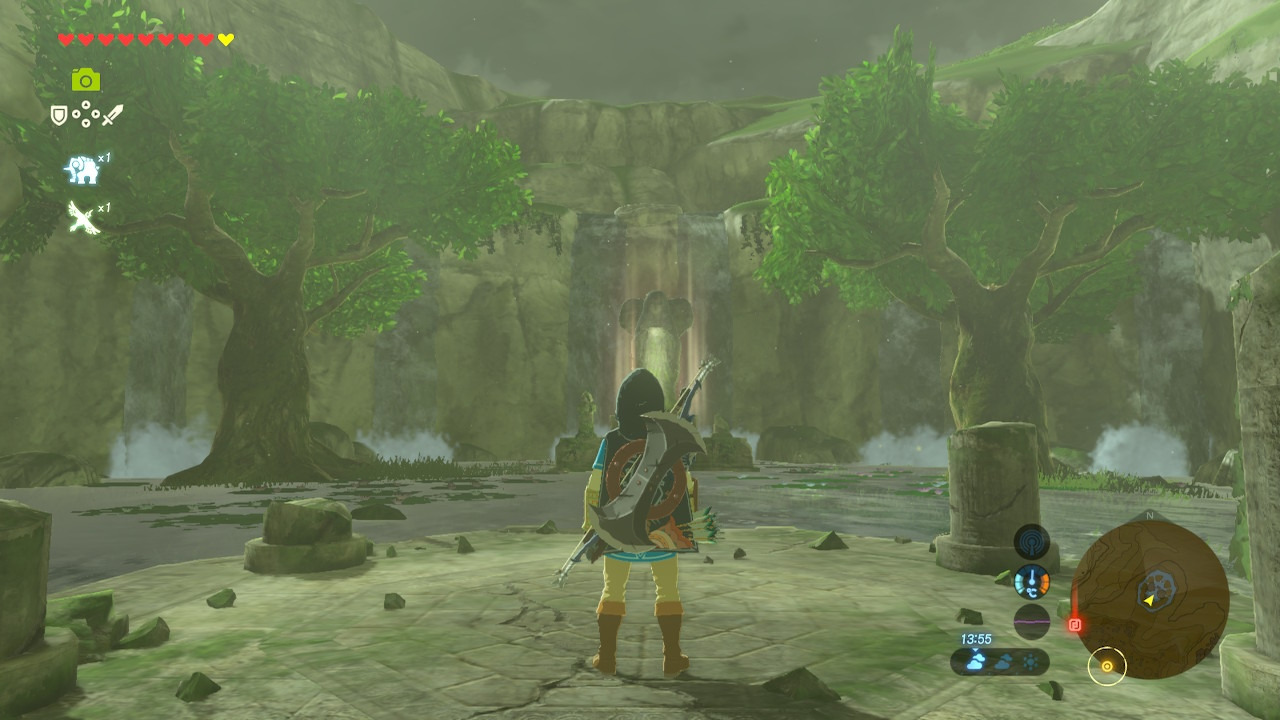Open the circular minimap
The height and width of the screenshot is (720, 1280).
pyautogui.click(x=1149, y=600)
